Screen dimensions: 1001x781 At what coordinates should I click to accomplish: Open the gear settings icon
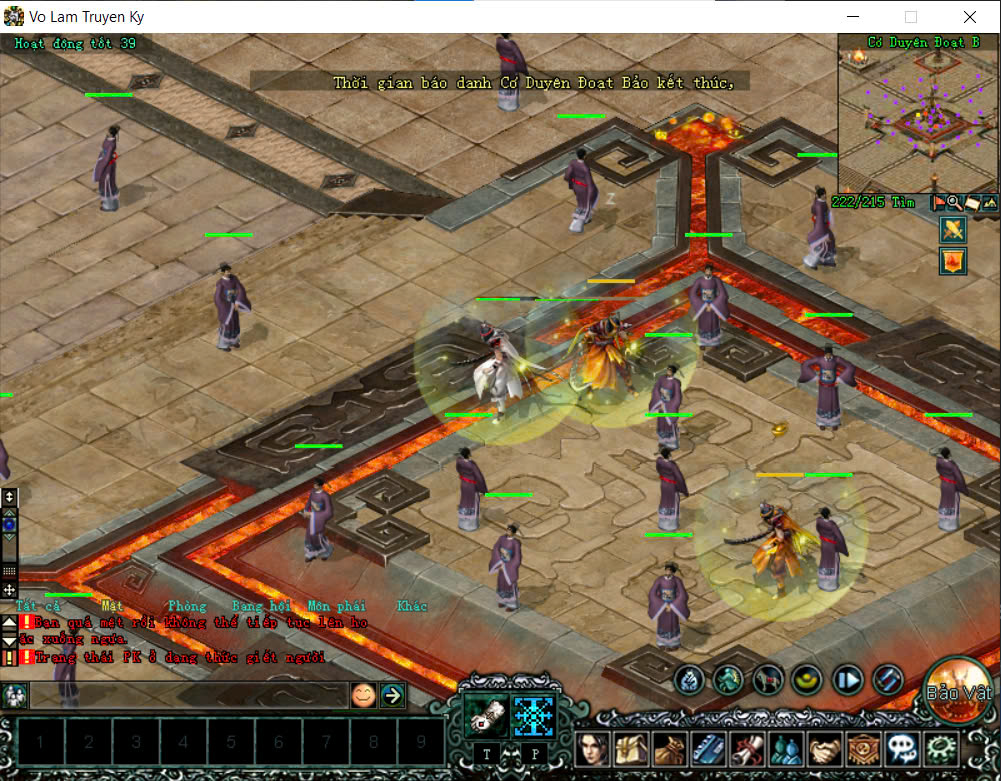(940, 748)
